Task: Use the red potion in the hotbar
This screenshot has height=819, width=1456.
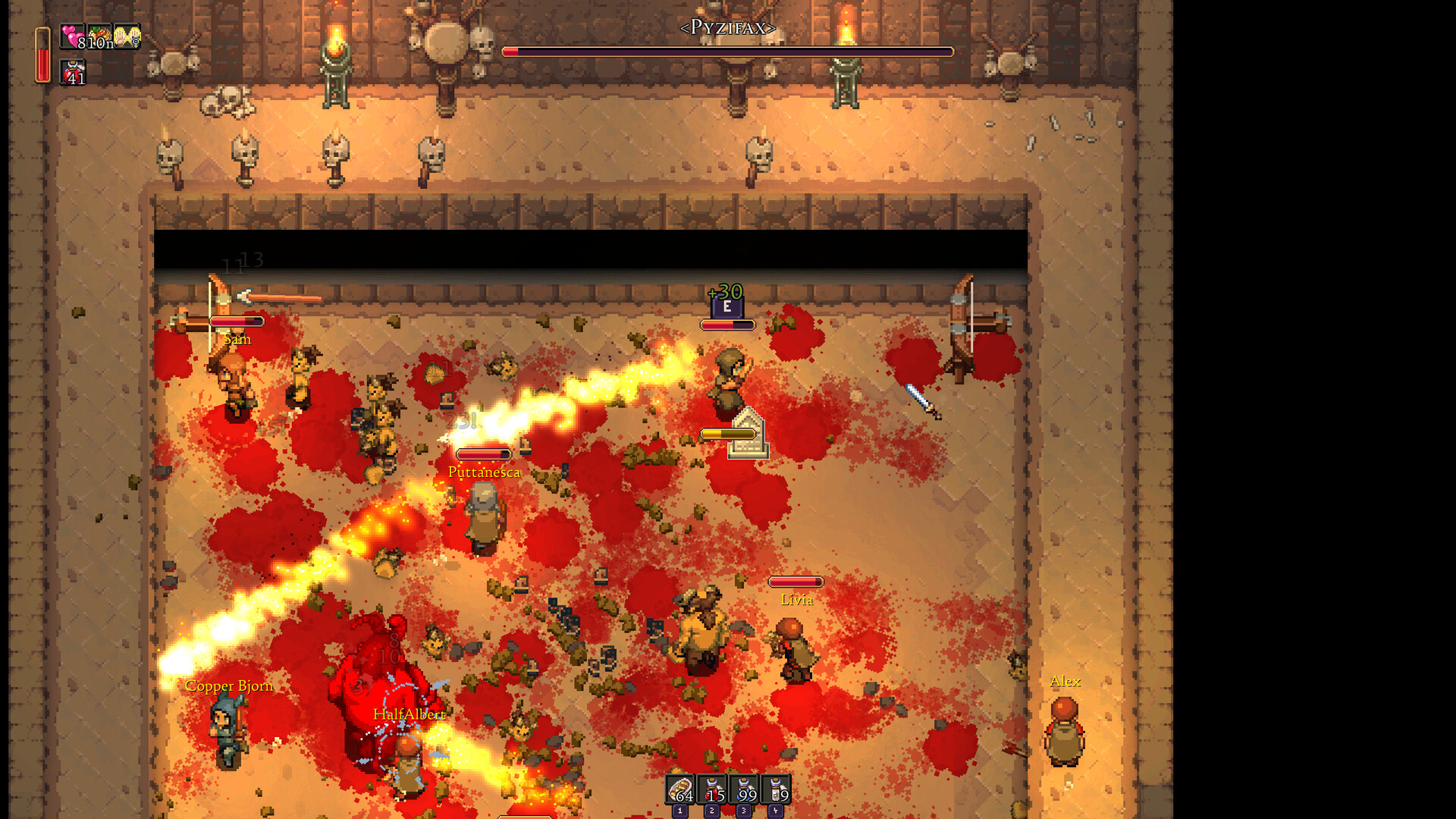Action: pyautogui.click(x=712, y=790)
